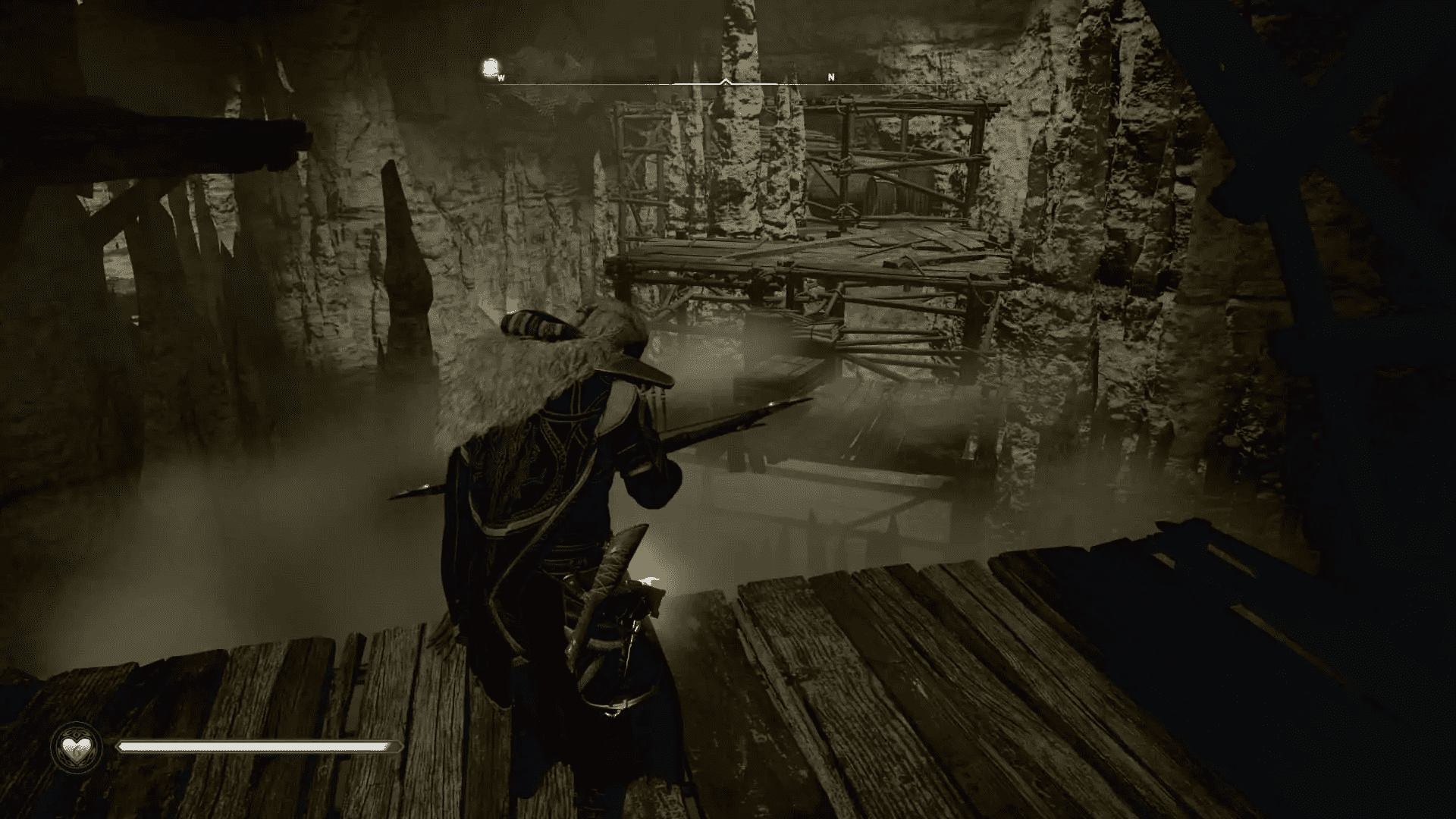Click the wooden barrel on the scaffold platform
The width and height of the screenshot is (1456, 819).
click(x=880, y=190)
